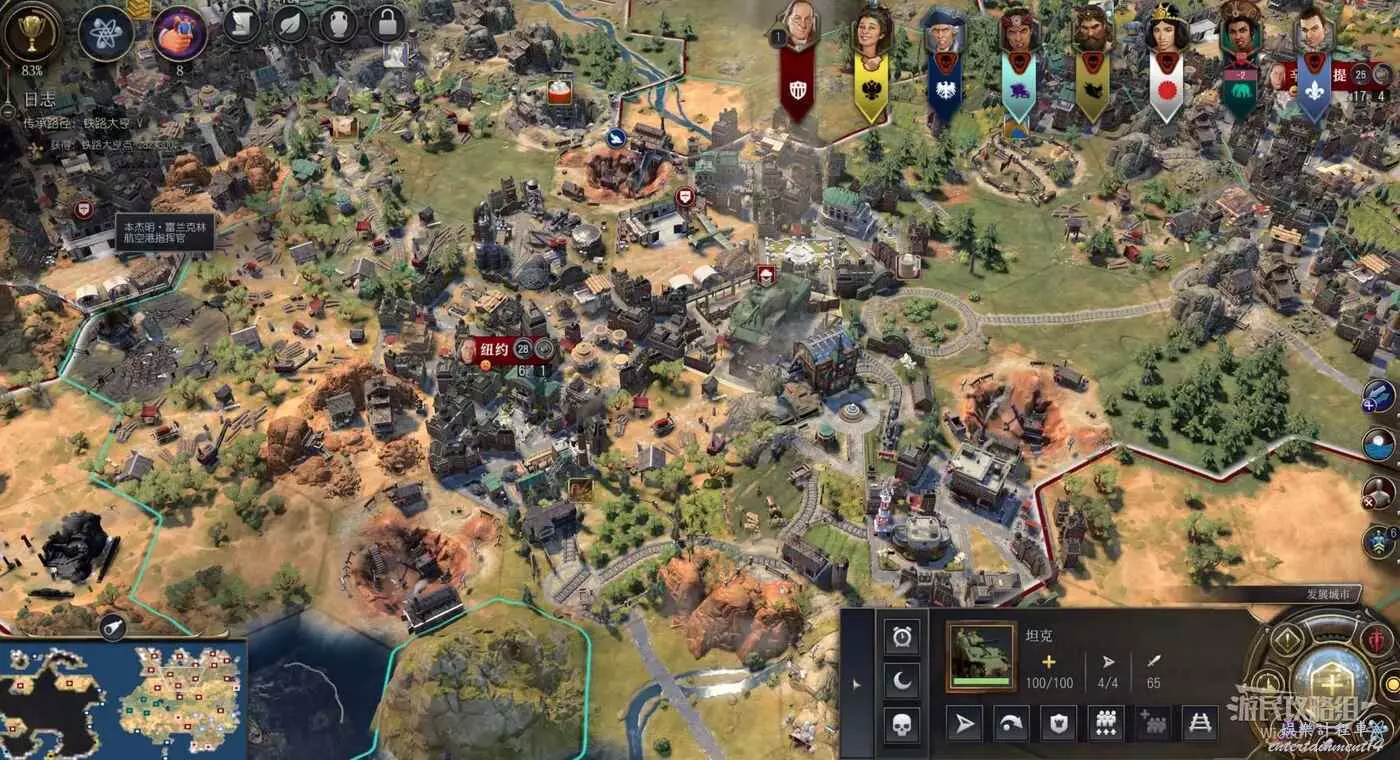Click the world minimap
Image resolution: width=1400 pixels, height=760 pixels.
tap(122, 699)
